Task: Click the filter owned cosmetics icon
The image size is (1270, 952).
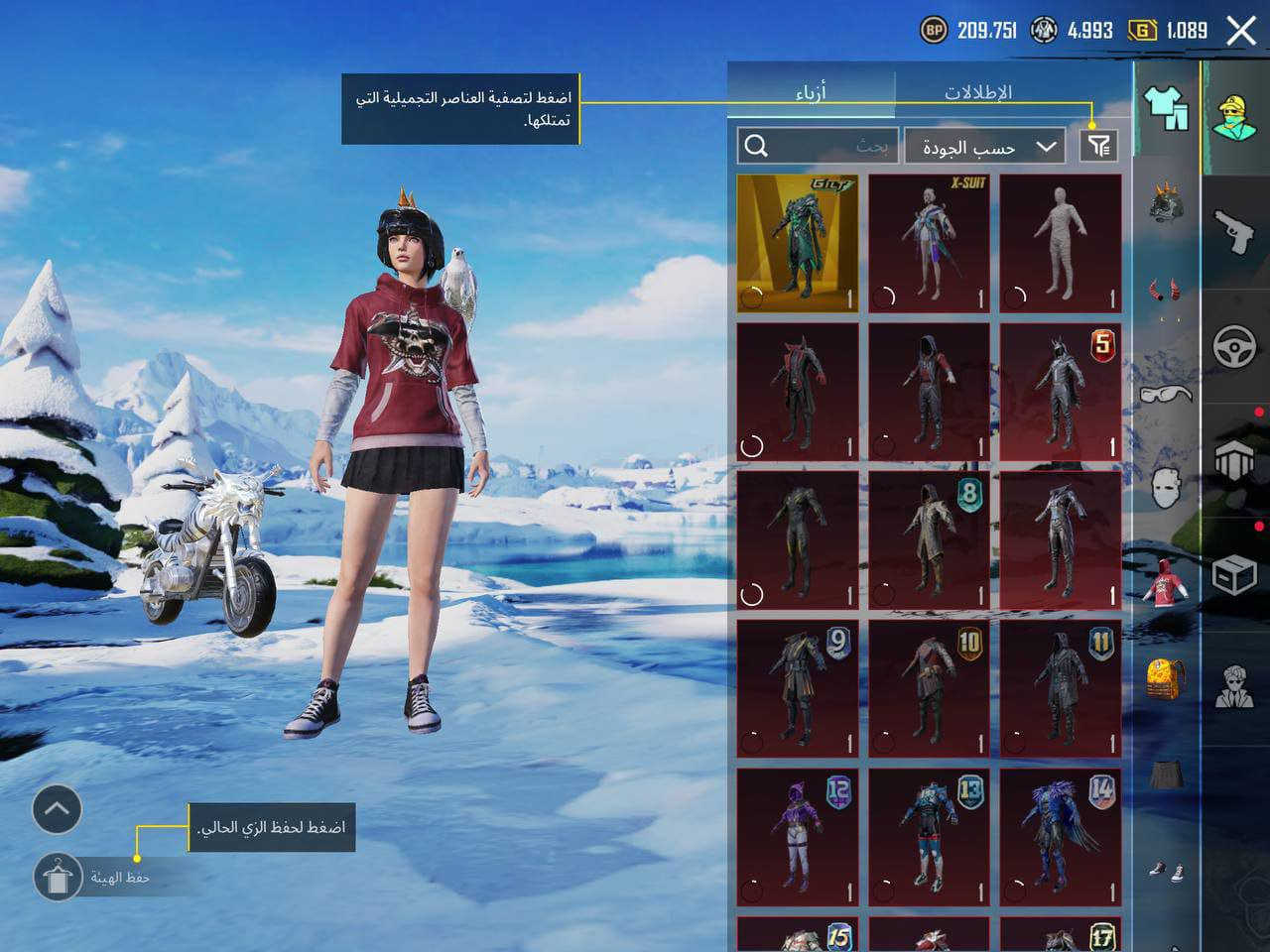Action: [x=1099, y=146]
